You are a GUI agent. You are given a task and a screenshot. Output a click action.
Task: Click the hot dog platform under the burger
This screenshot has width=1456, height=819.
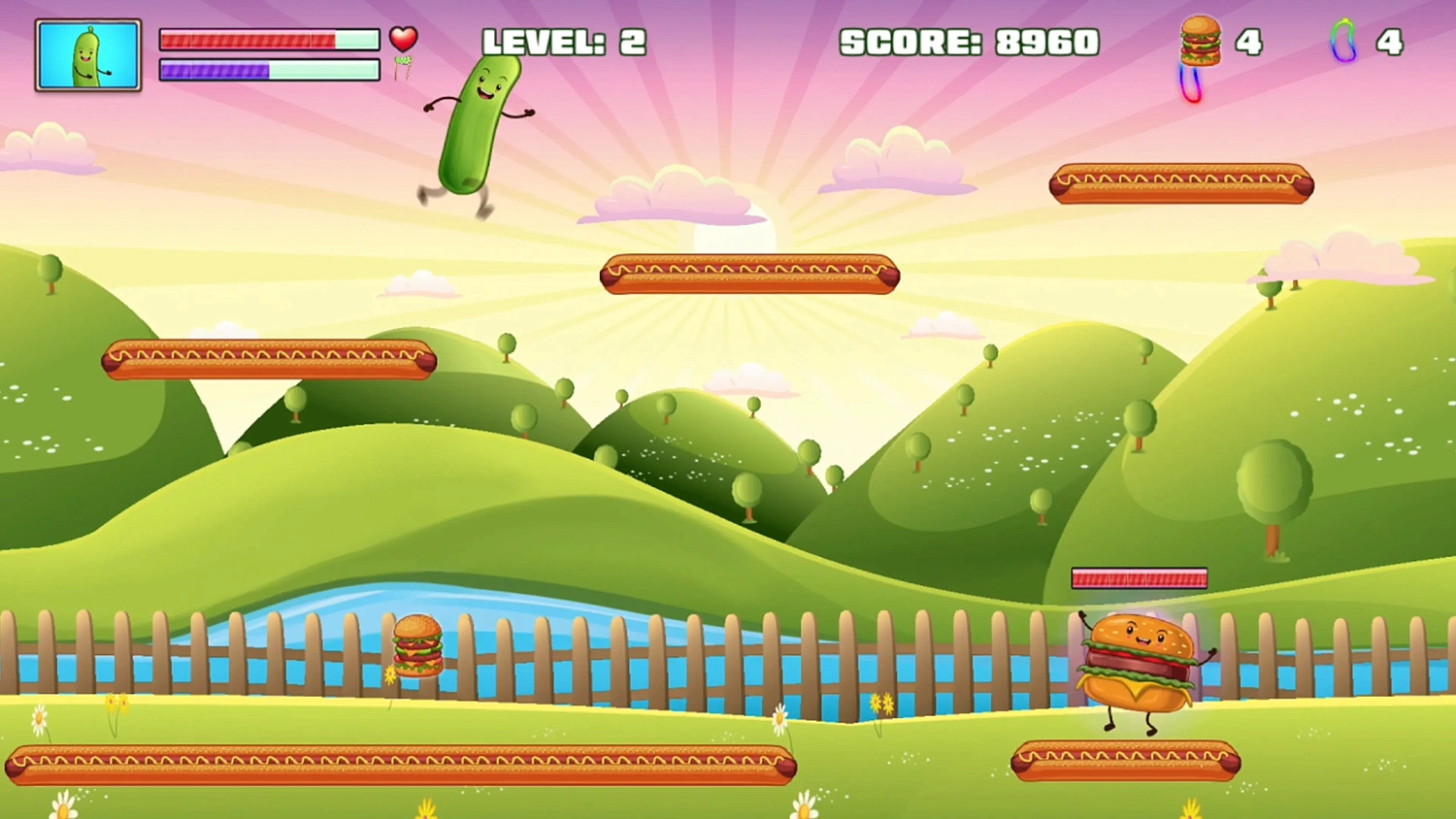pyautogui.click(x=1126, y=764)
